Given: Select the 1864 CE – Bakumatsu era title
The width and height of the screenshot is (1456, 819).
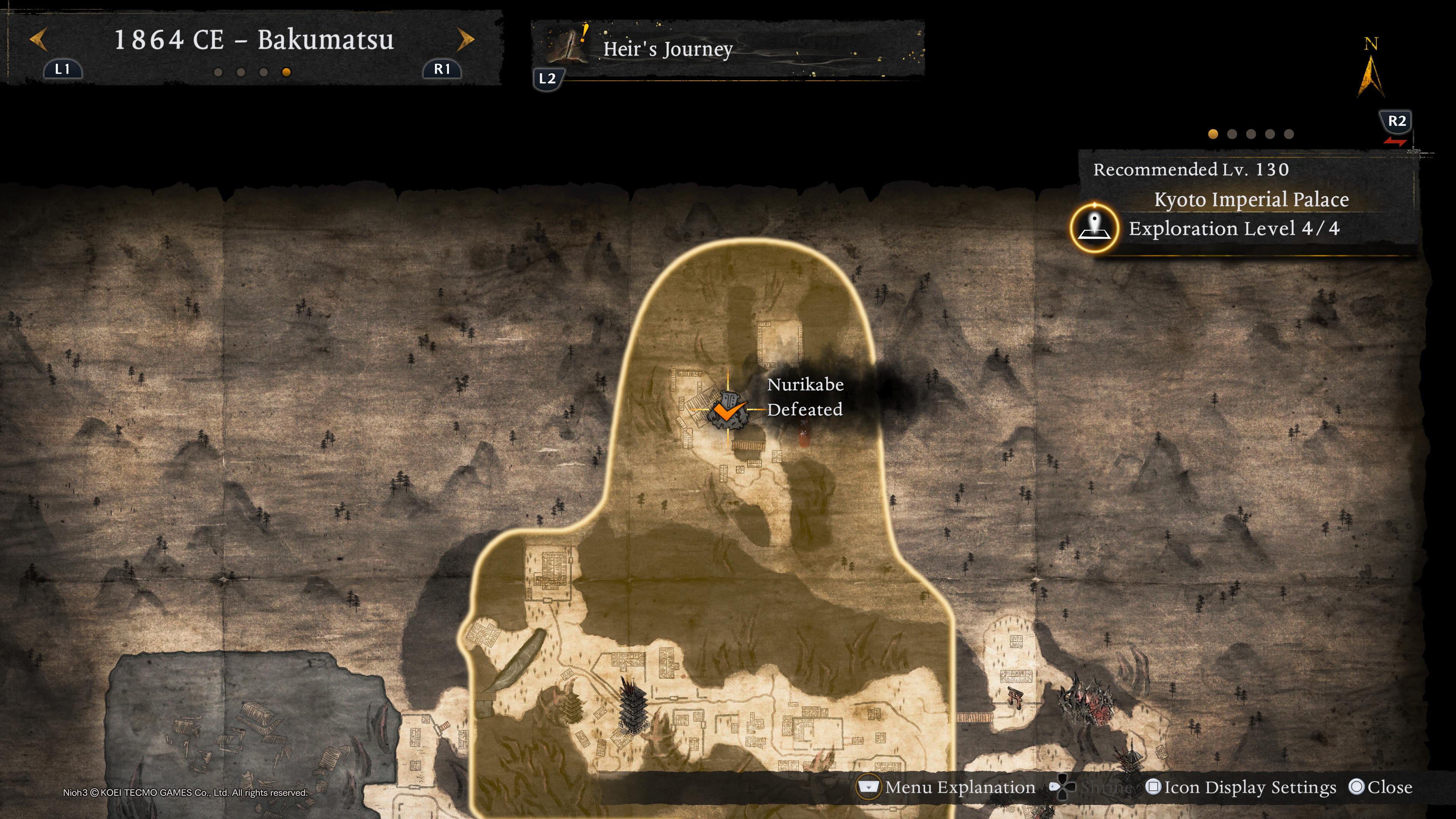Looking at the screenshot, I should click(x=254, y=40).
